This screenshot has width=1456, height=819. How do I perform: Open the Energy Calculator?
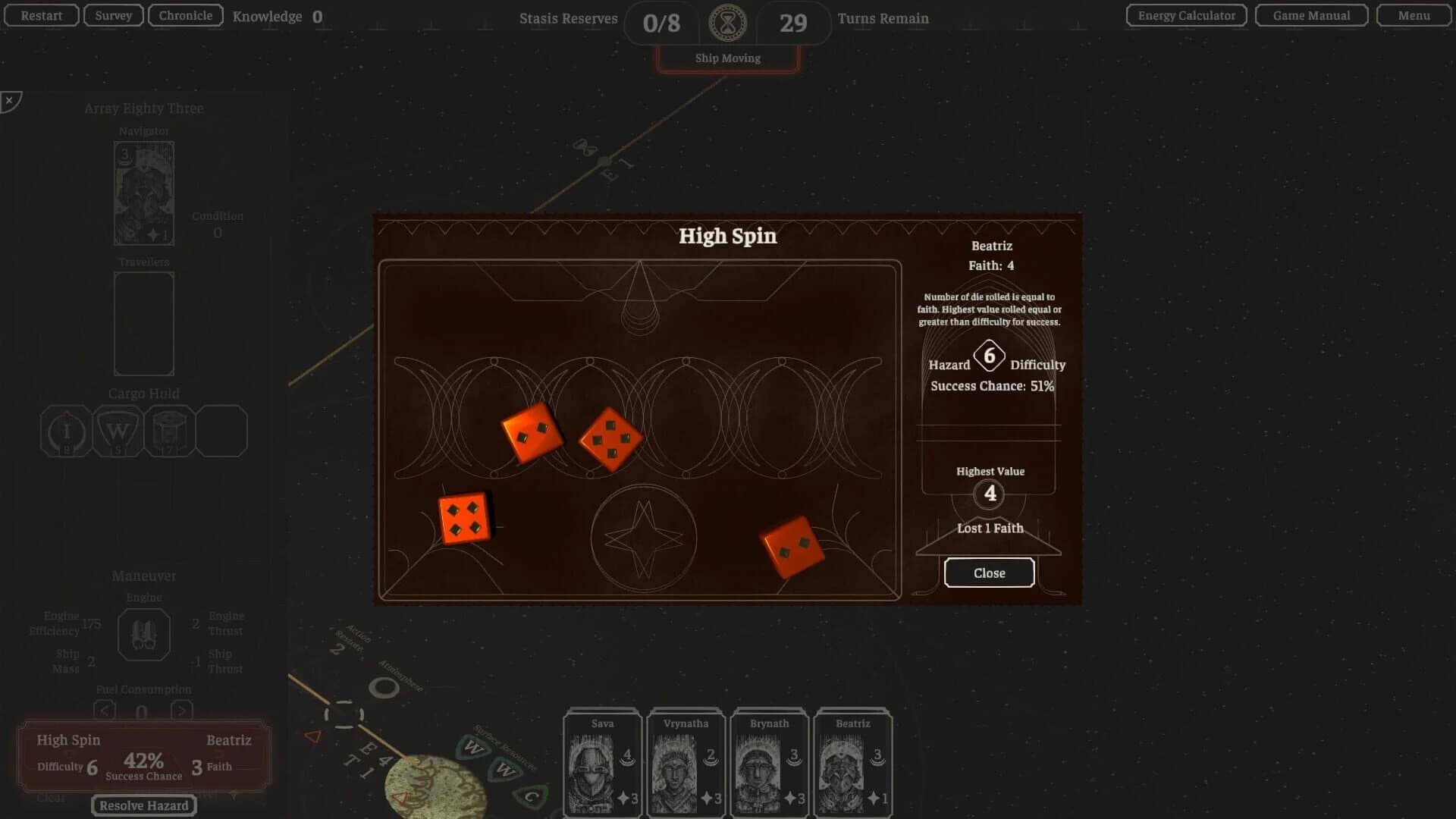(x=1185, y=14)
